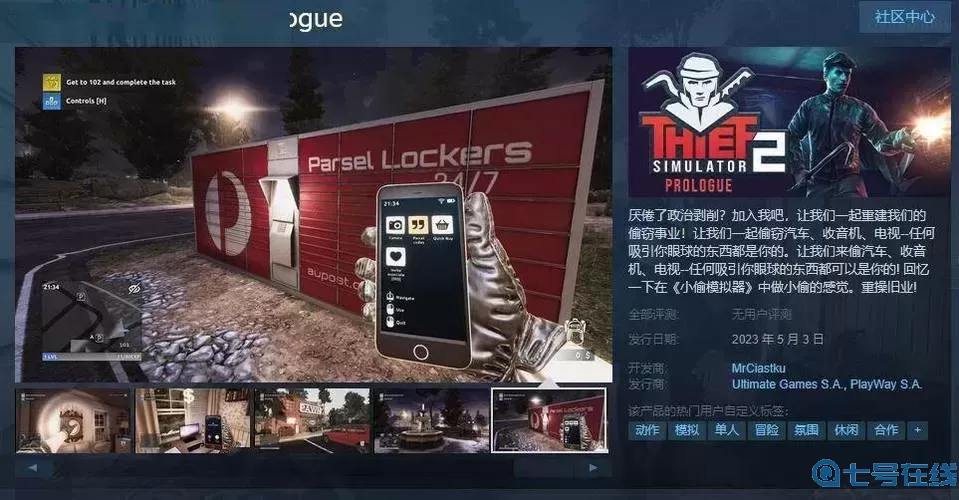Open the Camera app on the phone
Image resolution: width=959 pixels, height=500 pixels.
pos(395,225)
